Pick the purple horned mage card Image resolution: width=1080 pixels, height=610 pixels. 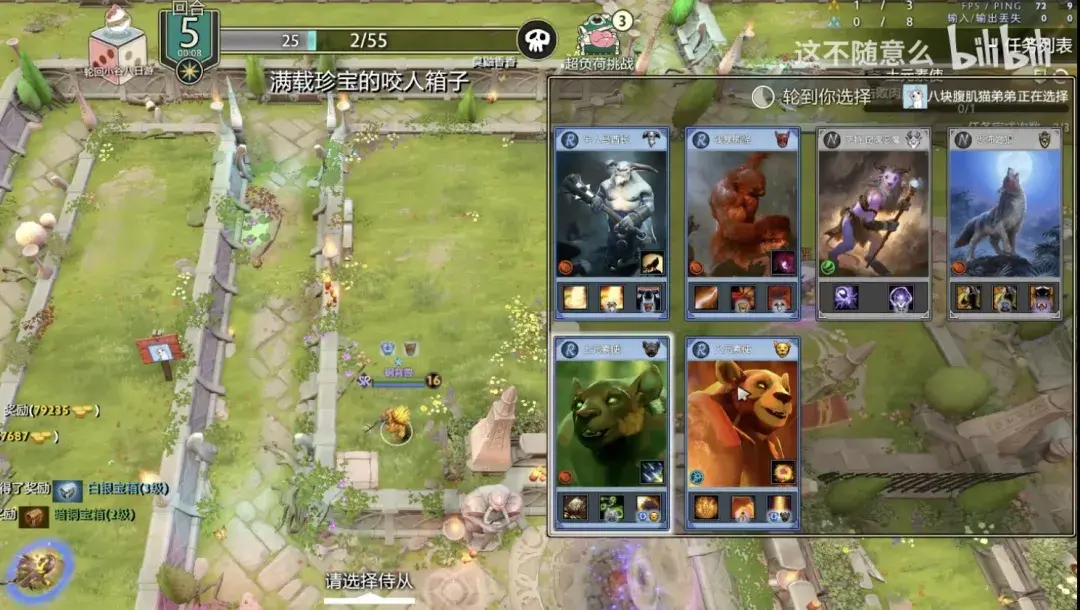point(873,213)
